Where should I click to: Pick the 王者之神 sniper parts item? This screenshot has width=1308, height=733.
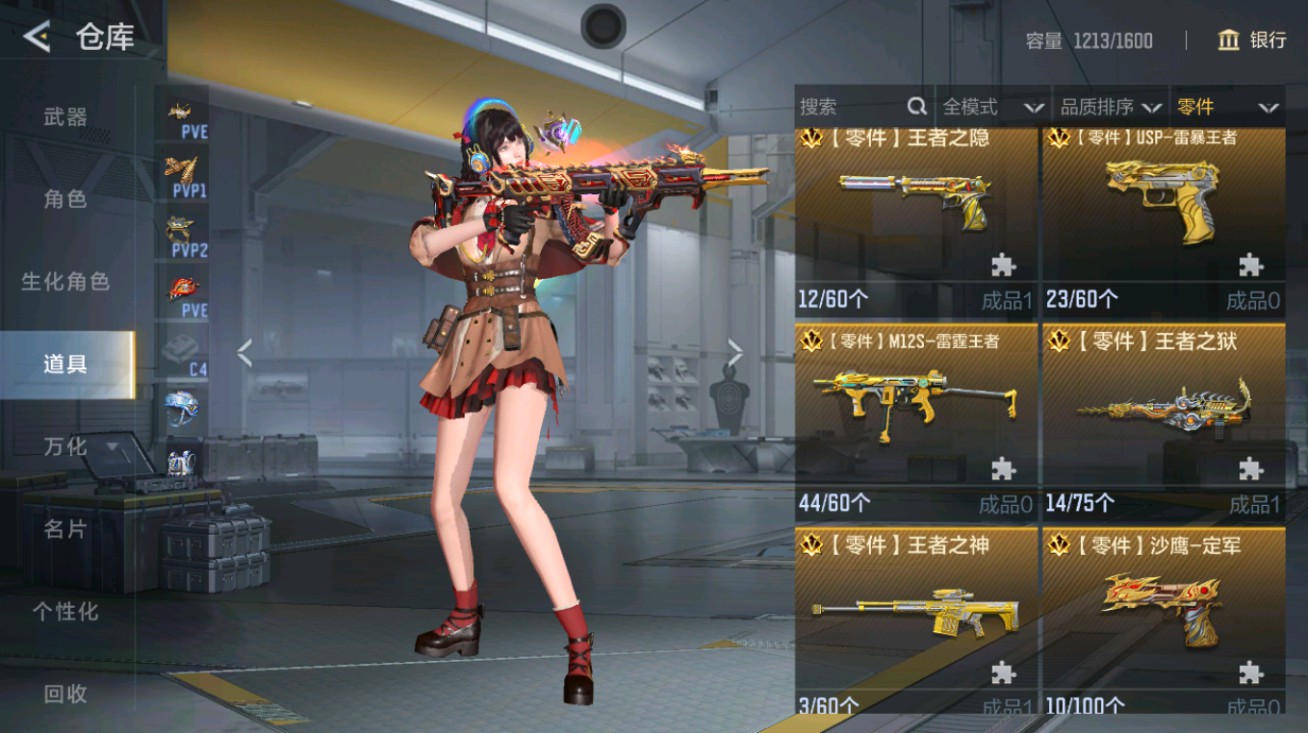coord(916,618)
